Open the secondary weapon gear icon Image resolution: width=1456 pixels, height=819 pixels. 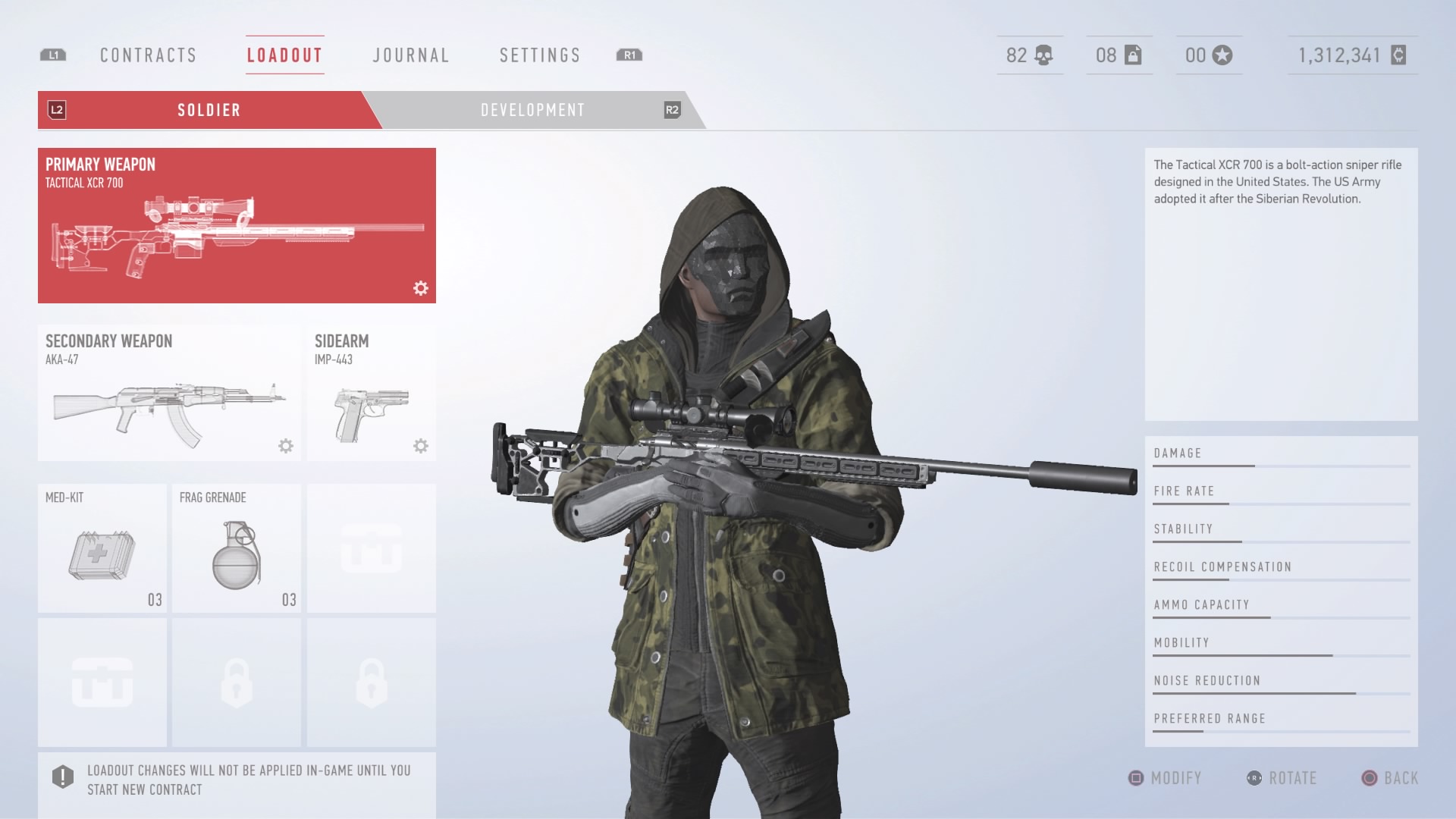click(x=286, y=446)
